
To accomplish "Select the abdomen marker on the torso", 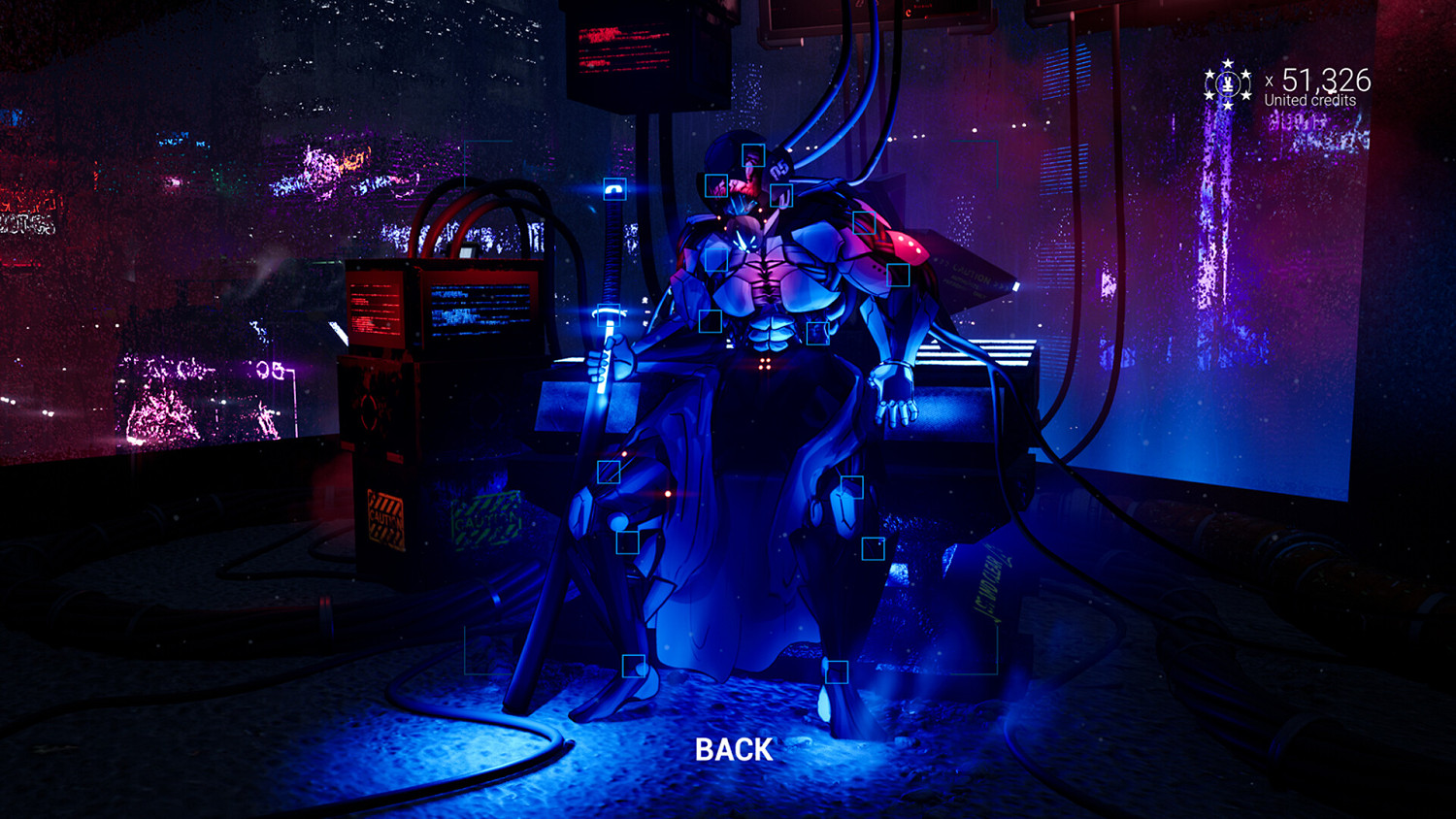I will [710, 319].
